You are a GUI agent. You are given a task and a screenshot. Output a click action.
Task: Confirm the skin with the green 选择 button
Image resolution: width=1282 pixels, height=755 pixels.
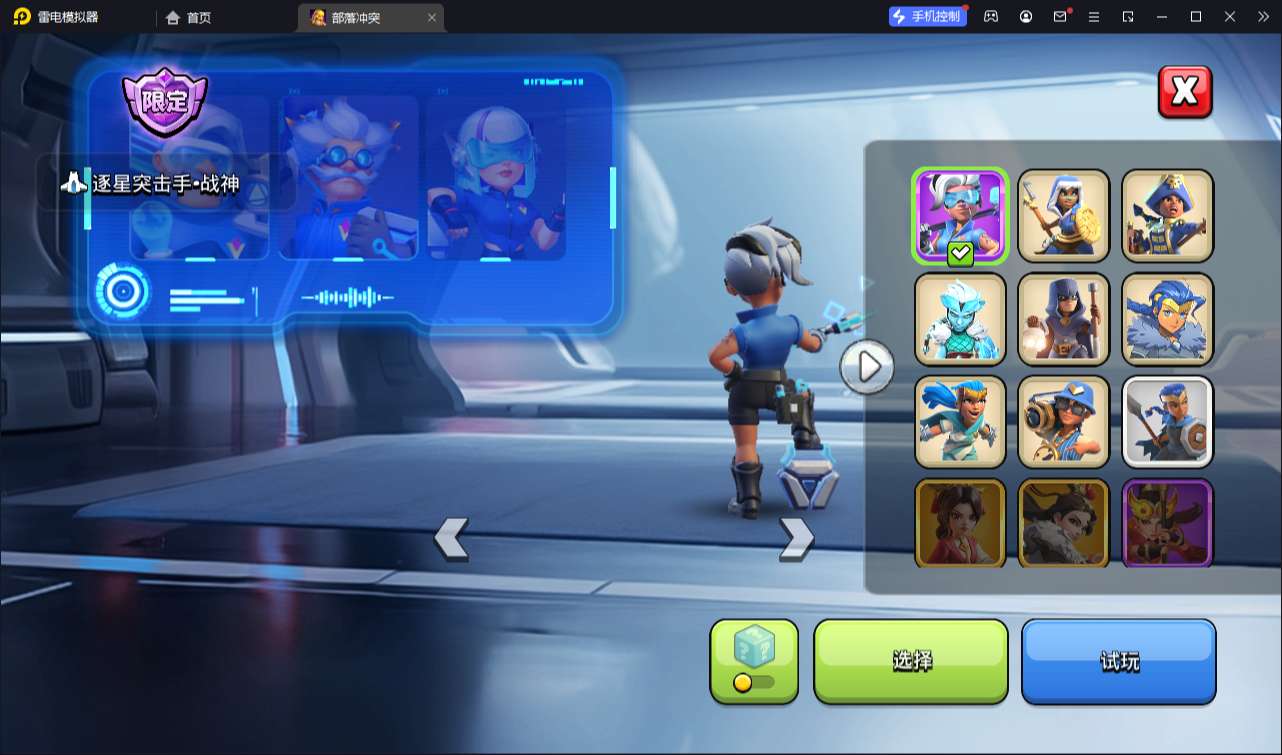point(911,661)
